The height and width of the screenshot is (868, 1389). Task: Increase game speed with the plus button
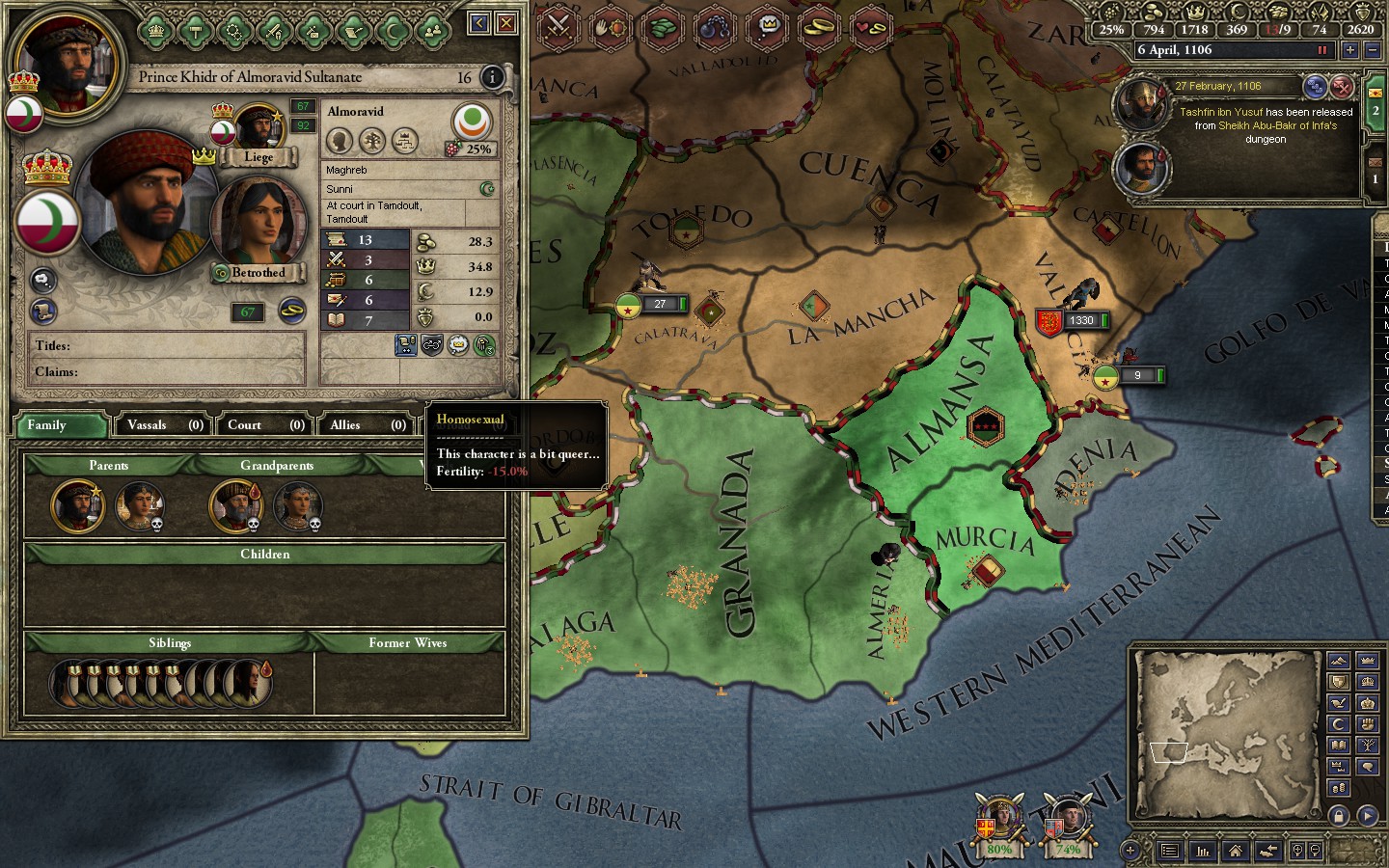click(1350, 50)
